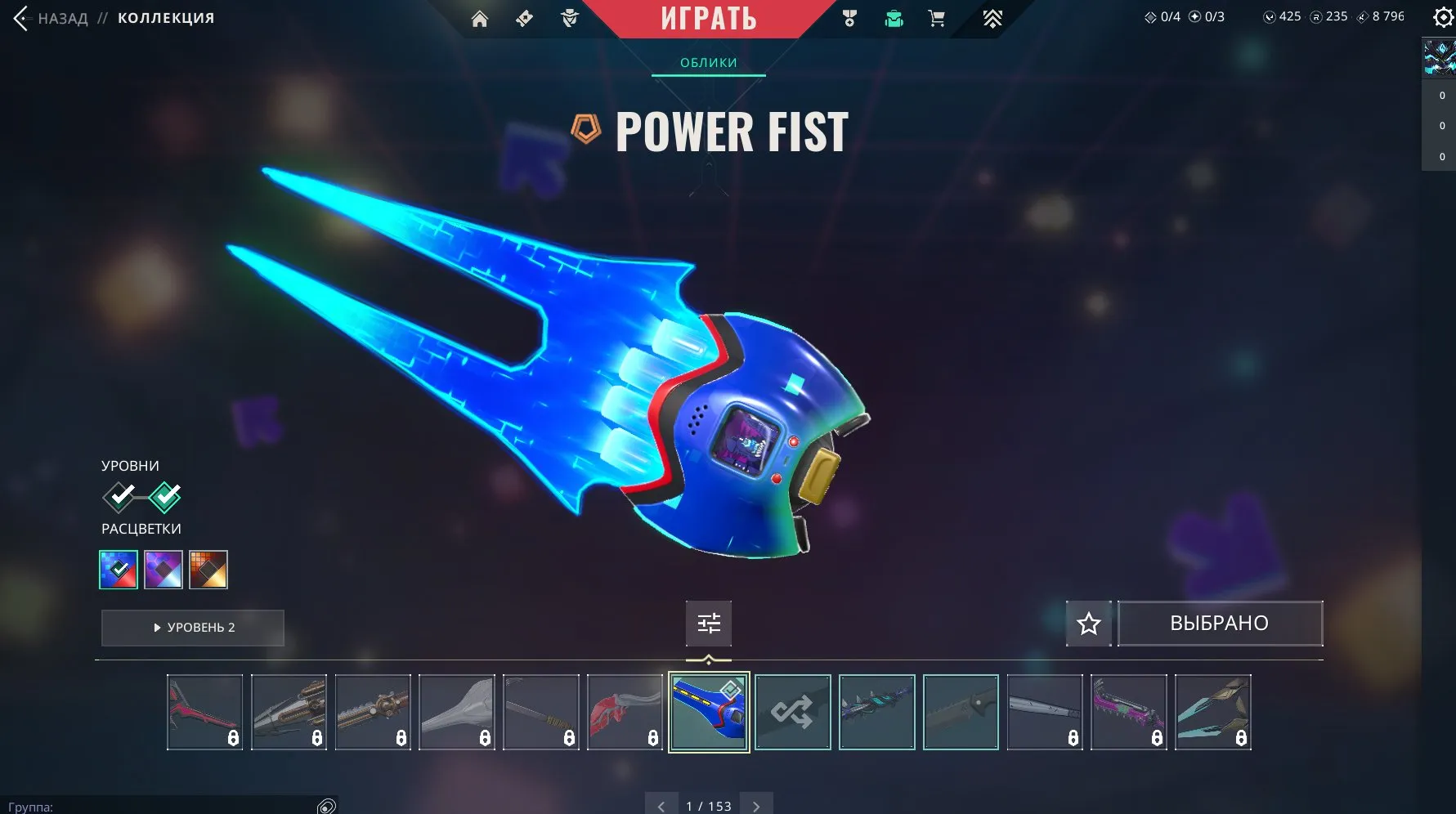Screen dimensions: 1456x814
Task: Expand the УРОВЕНЬ 2 level selector
Action: click(x=192, y=628)
